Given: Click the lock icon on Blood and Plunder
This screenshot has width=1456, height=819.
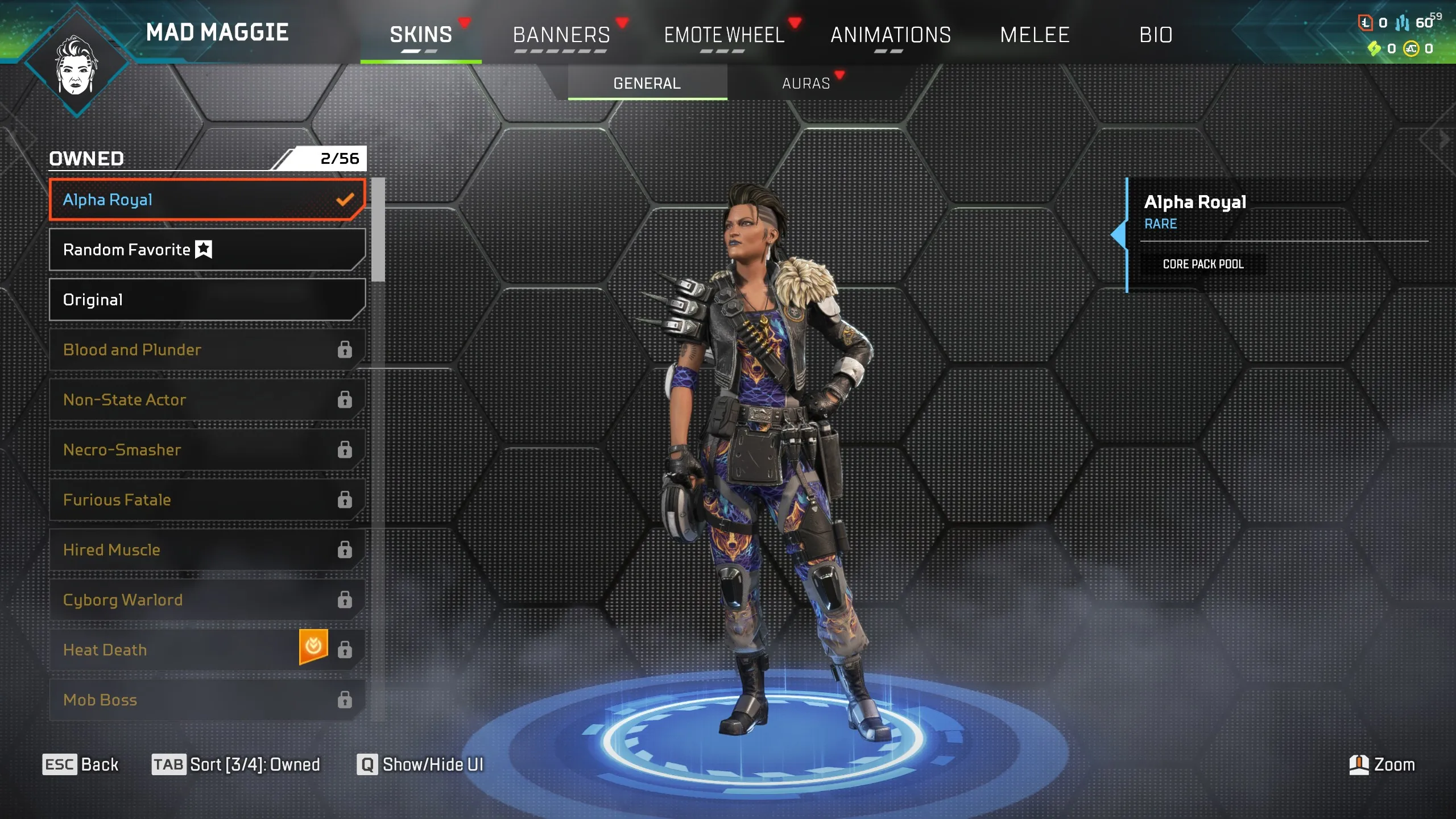Looking at the screenshot, I should (345, 350).
